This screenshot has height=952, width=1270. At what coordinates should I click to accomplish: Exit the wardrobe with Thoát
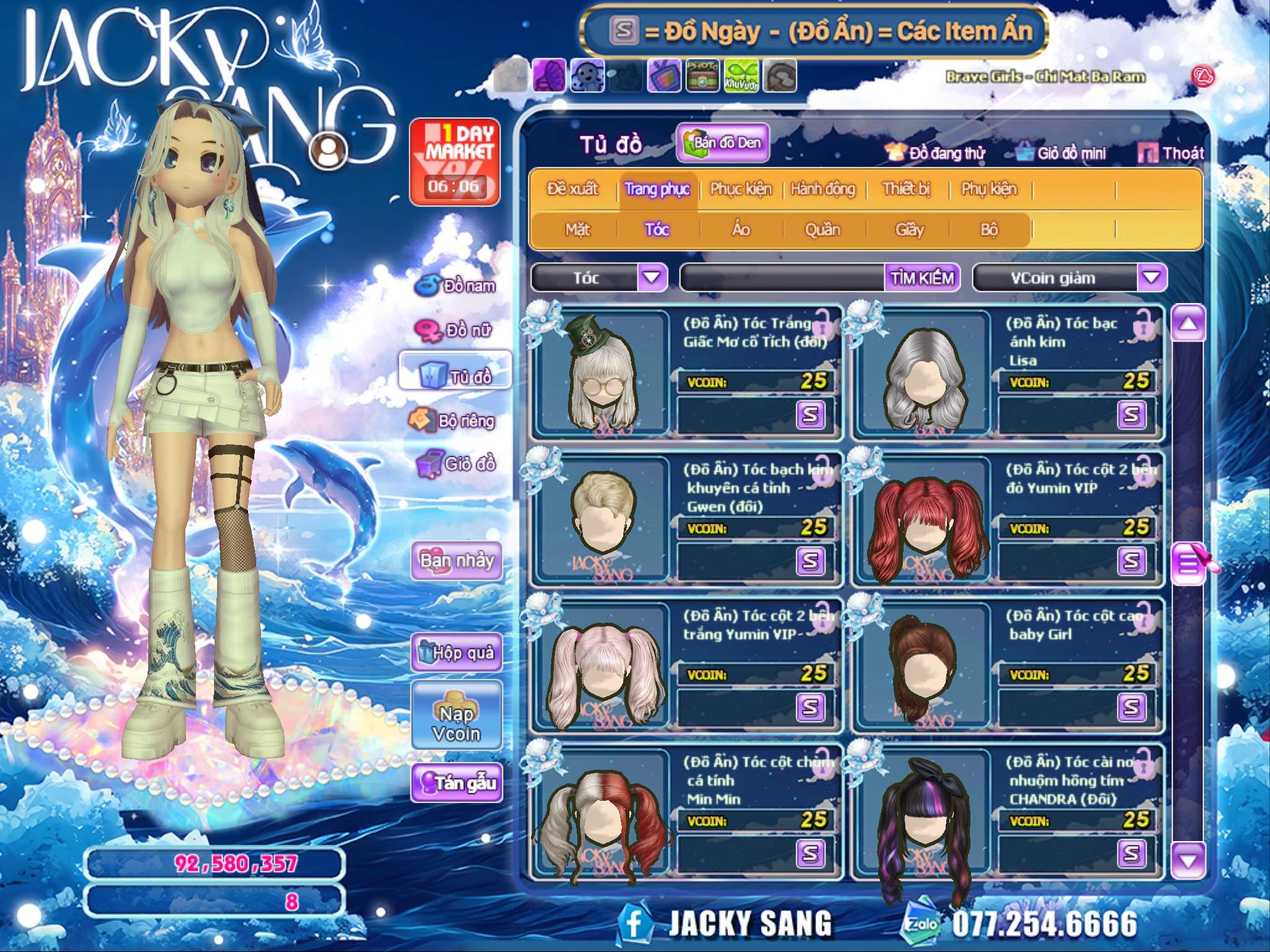[x=1171, y=153]
